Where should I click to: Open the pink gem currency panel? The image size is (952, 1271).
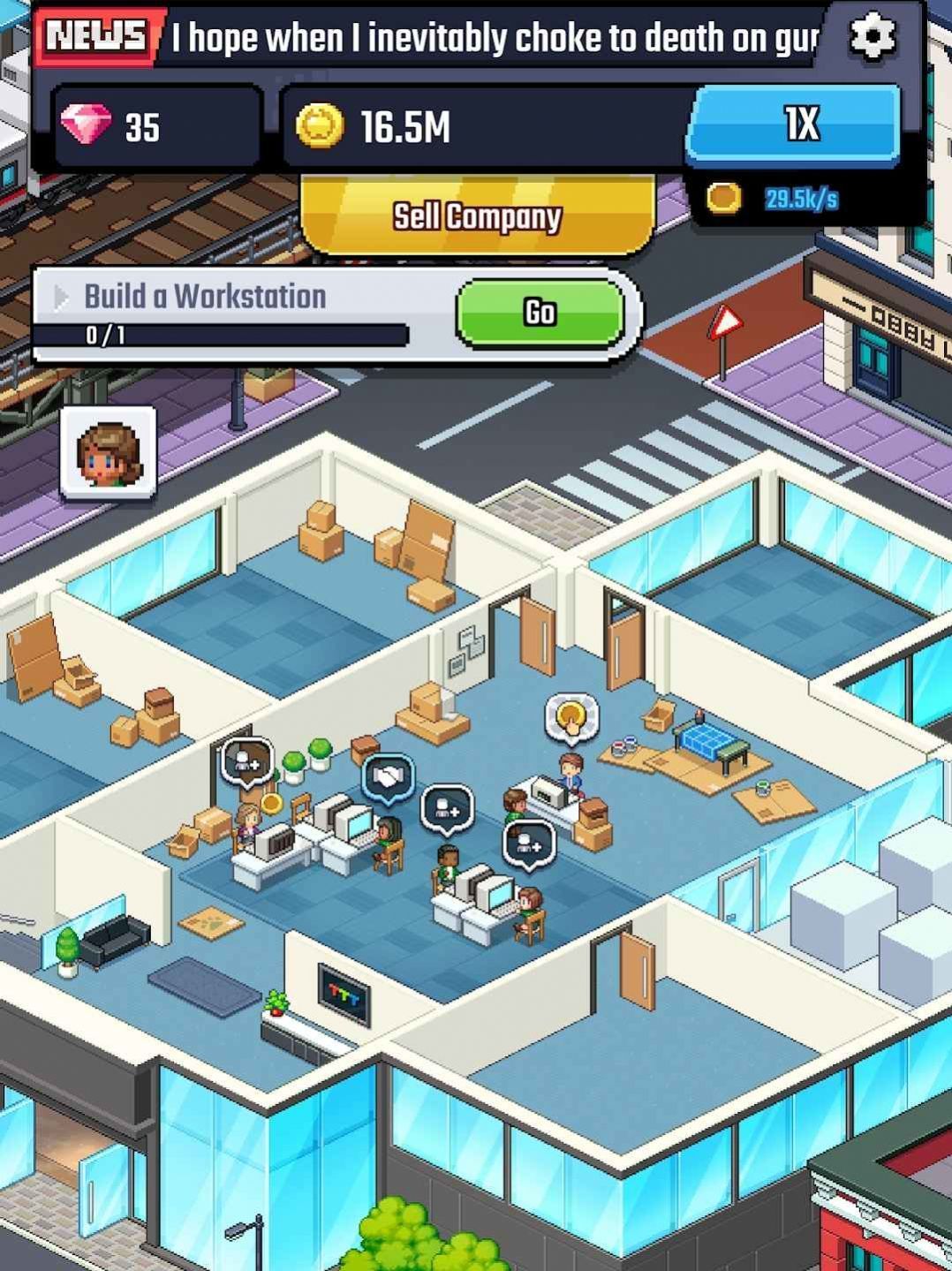click(x=157, y=126)
